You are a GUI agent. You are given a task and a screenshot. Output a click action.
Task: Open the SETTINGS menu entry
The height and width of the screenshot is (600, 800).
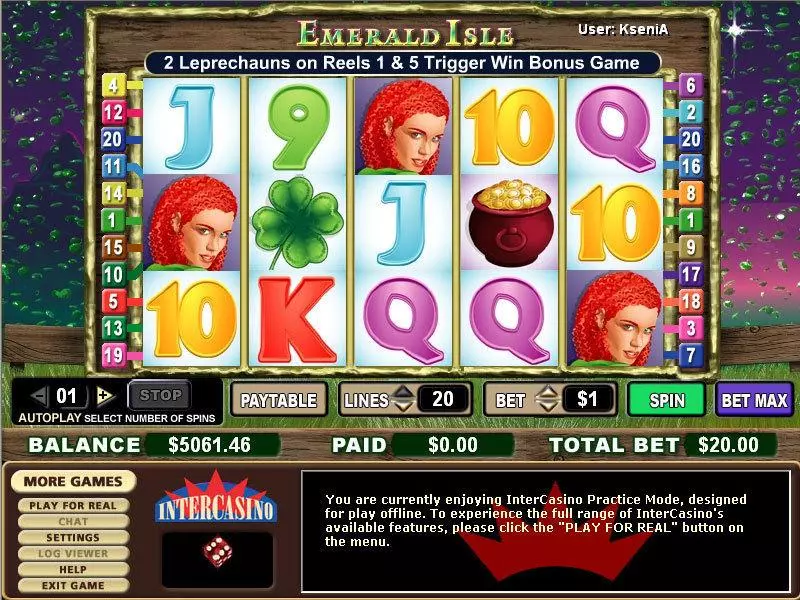tap(73, 538)
